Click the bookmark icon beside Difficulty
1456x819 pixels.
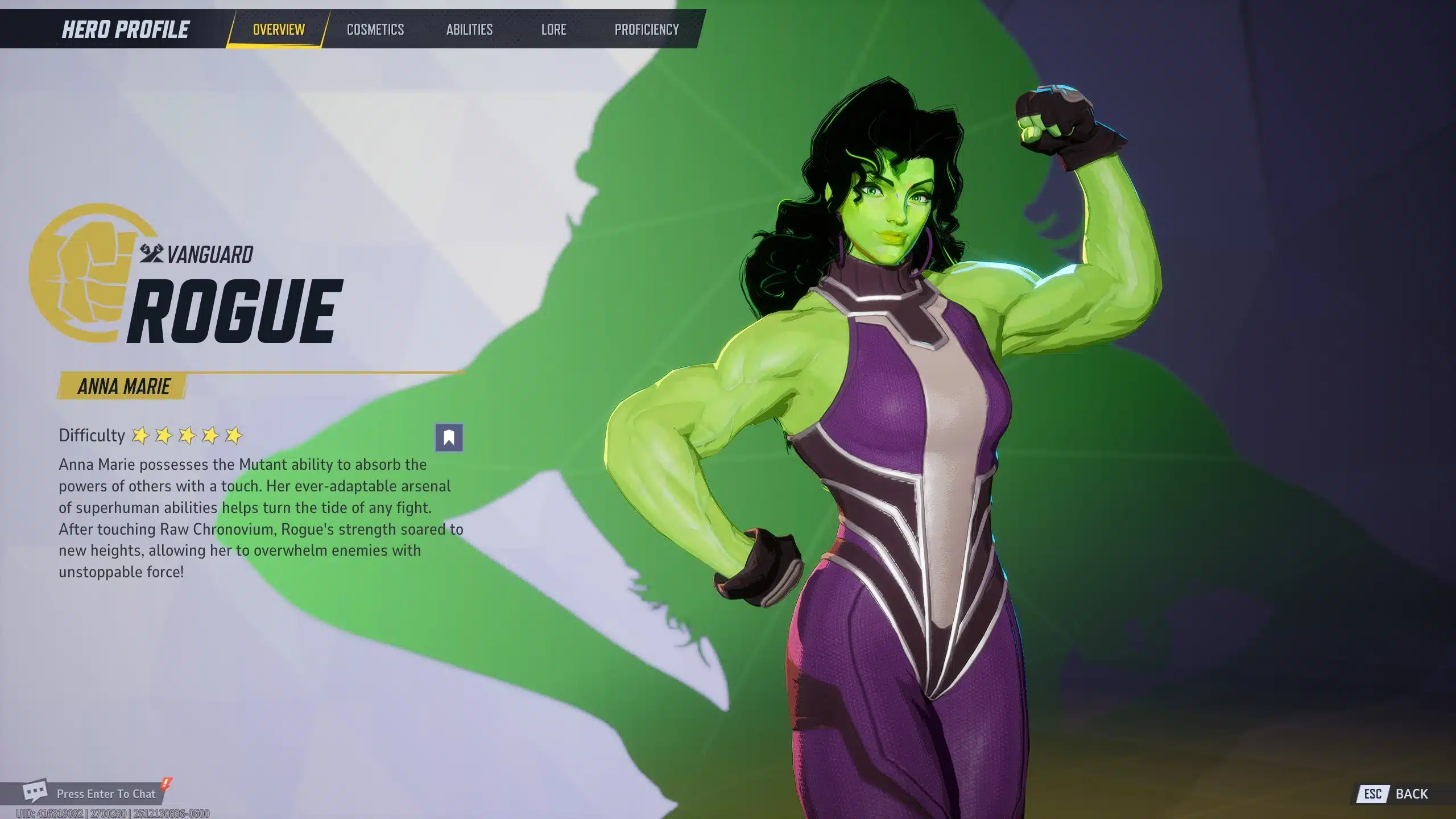[449, 438]
